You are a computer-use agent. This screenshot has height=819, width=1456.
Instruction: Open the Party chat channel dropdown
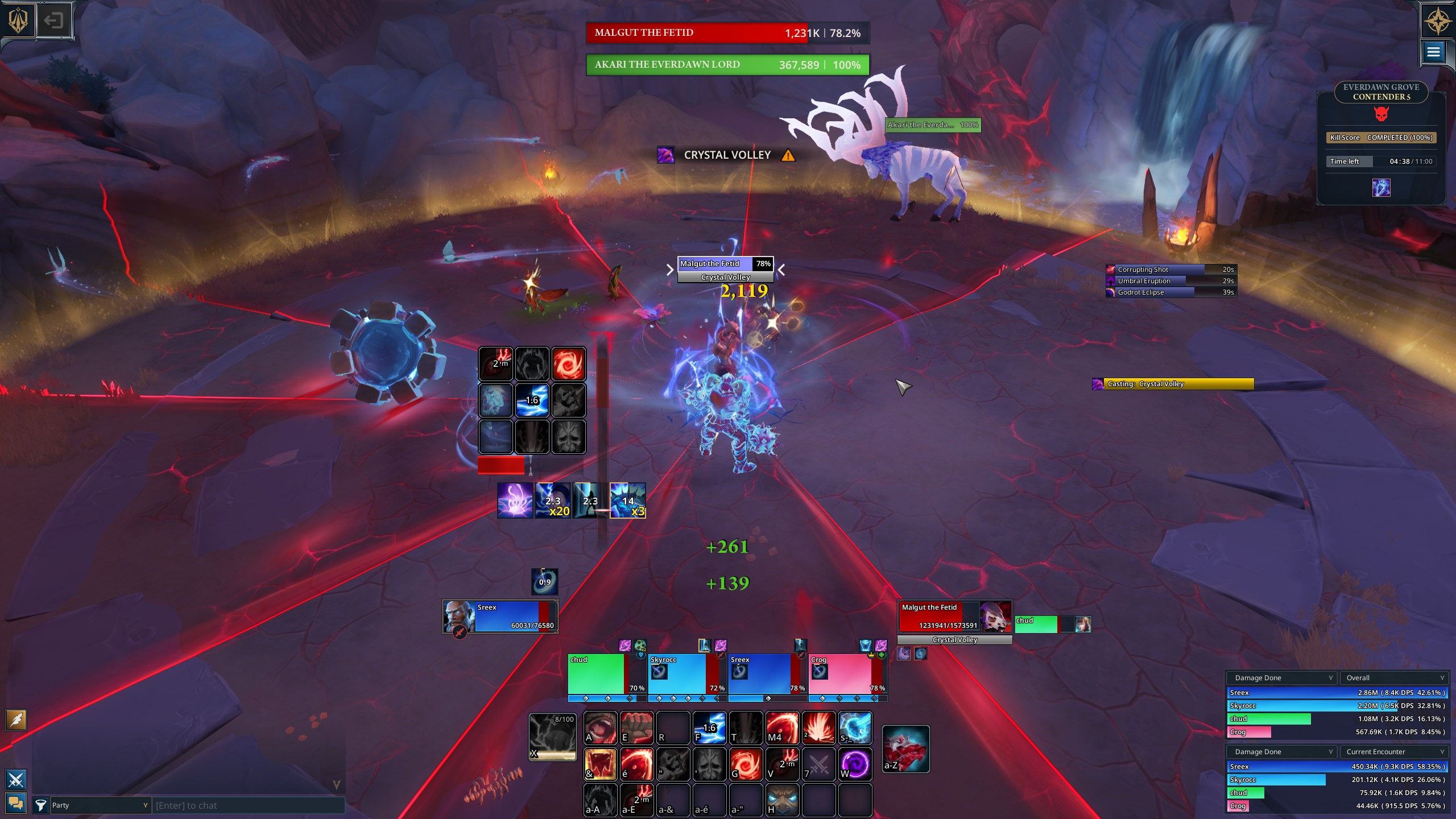(100, 805)
